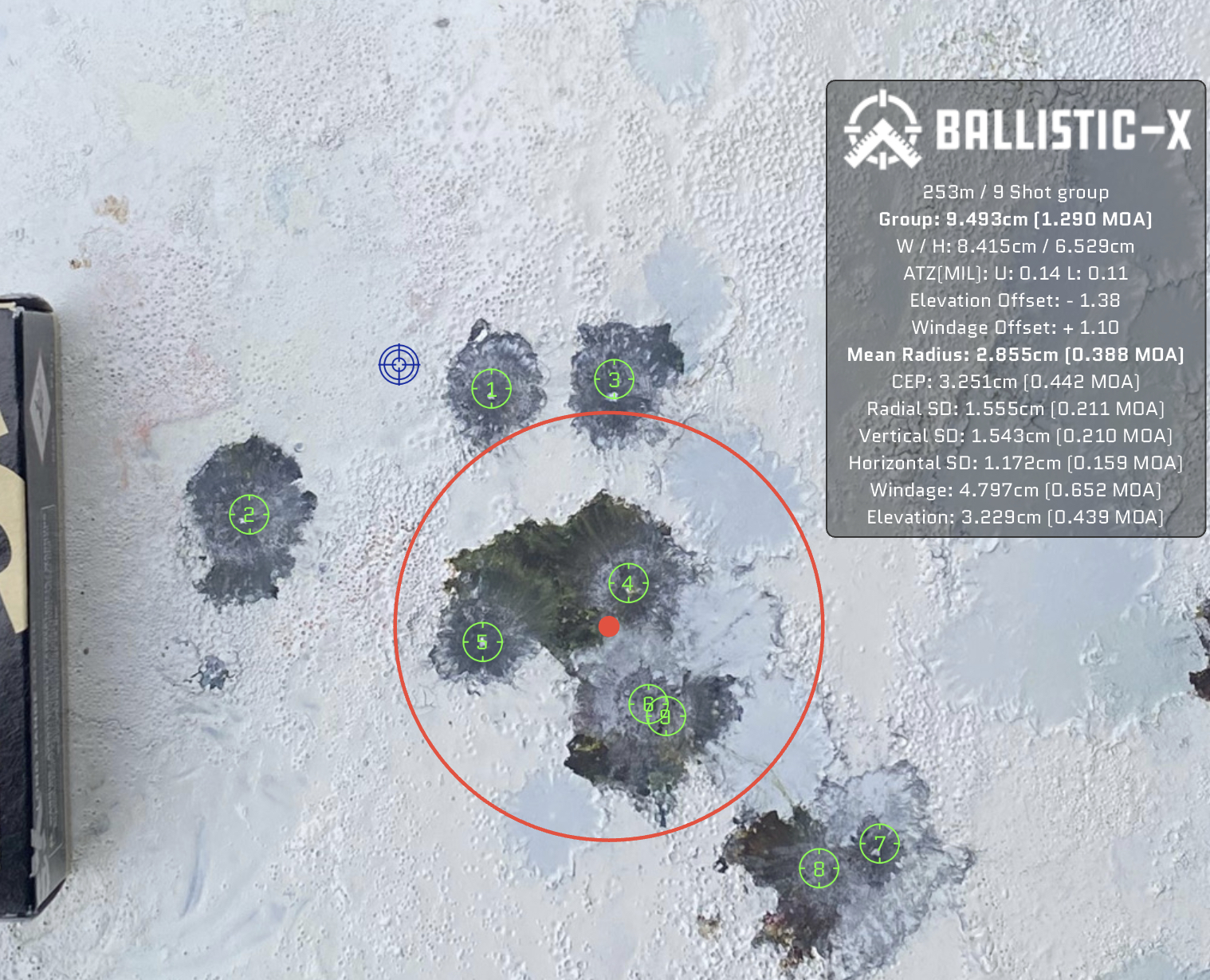Choose shot marker number 8
This screenshot has height=980, width=1210.
click(819, 868)
